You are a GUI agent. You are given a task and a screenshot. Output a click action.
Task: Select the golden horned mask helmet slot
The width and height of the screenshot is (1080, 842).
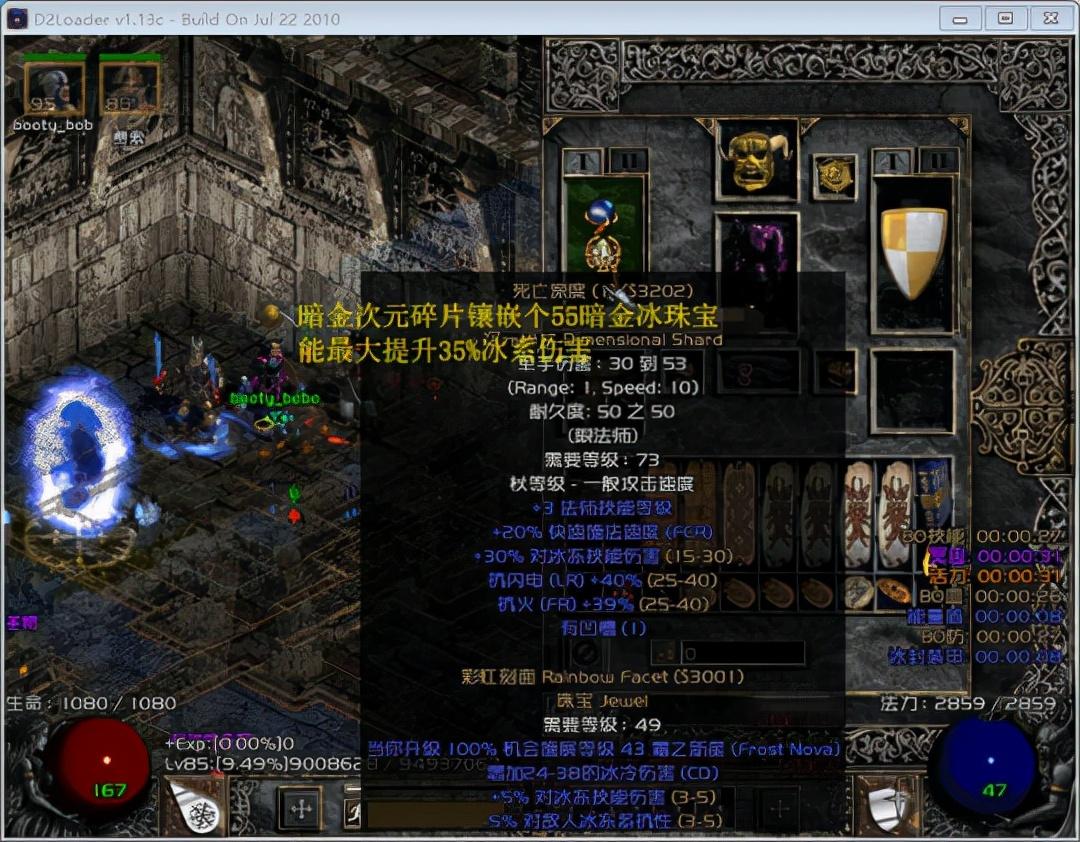coord(757,159)
